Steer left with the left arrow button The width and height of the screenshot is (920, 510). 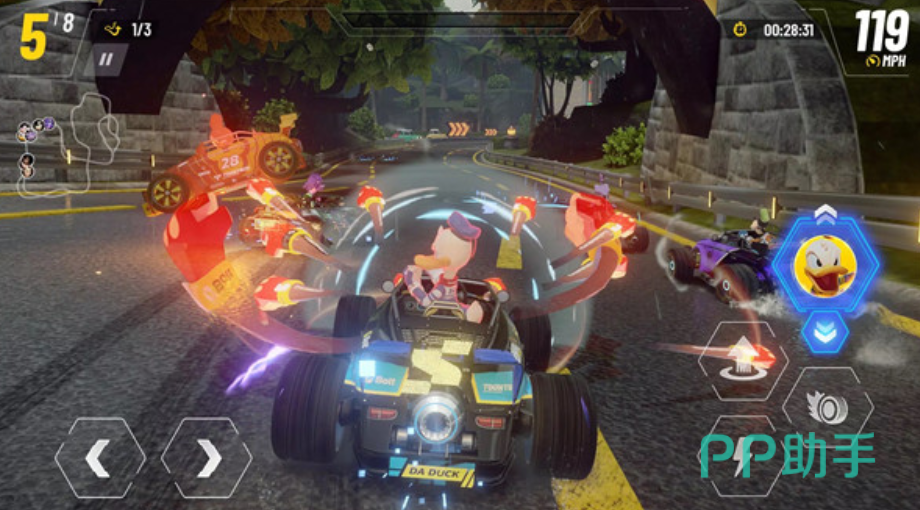tap(98, 458)
